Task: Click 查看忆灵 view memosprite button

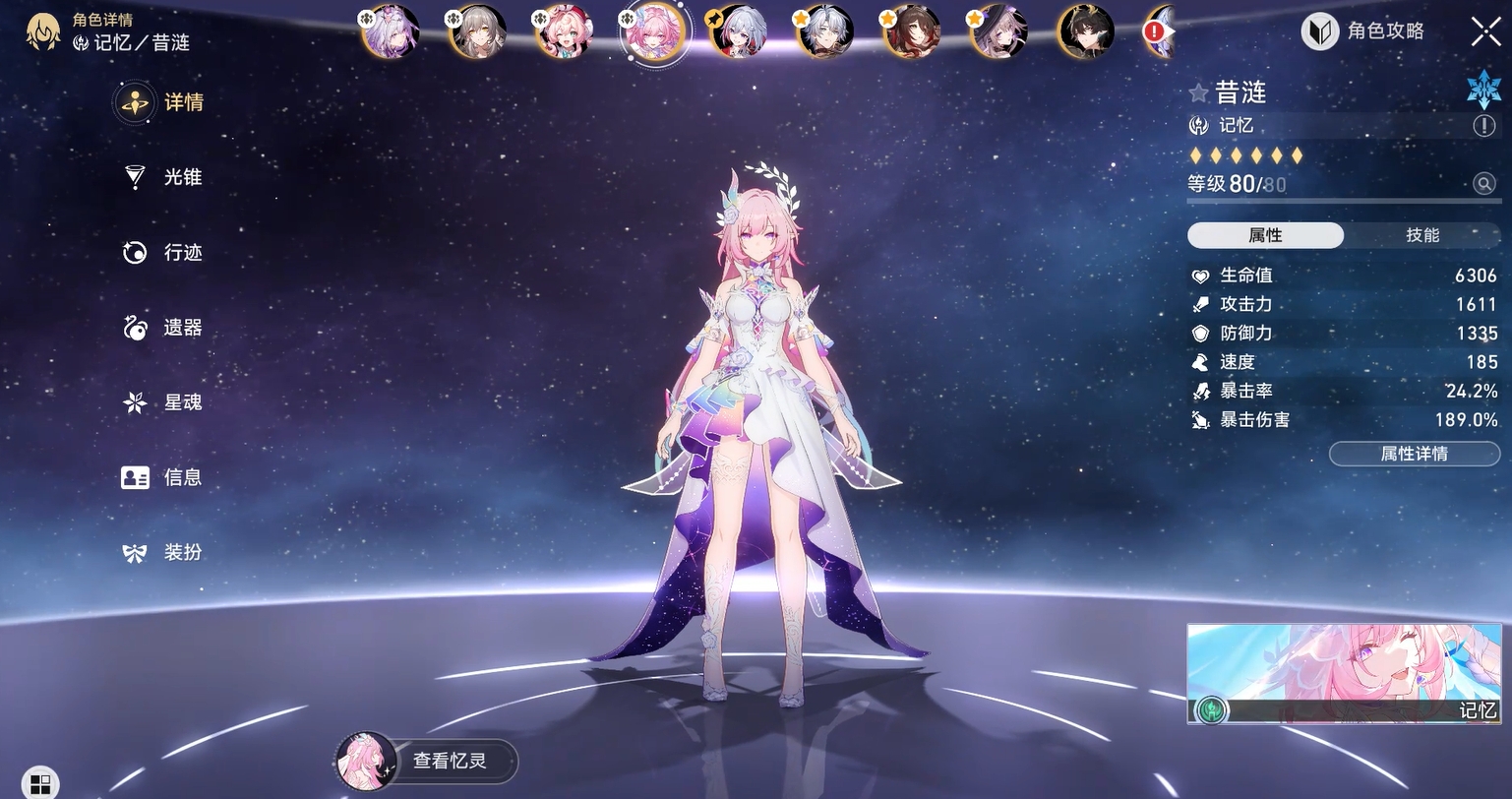Action: (426, 761)
